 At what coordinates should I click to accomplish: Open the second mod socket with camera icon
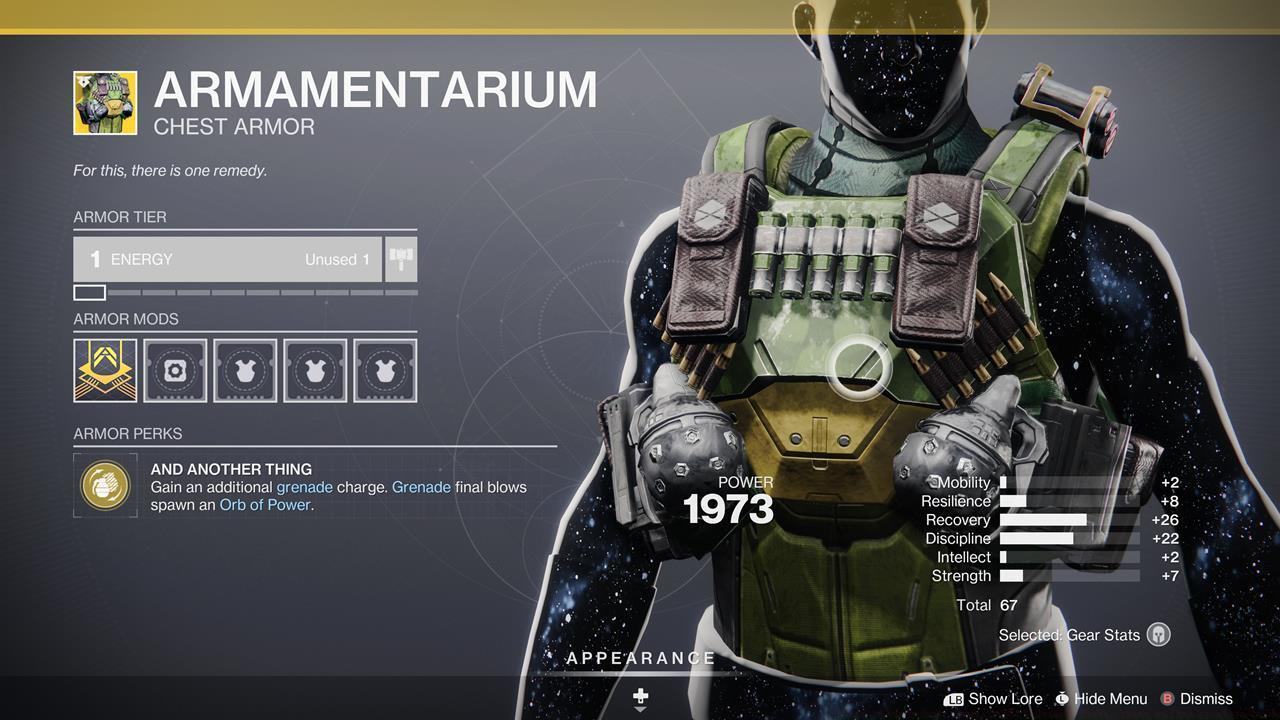click(x=175, y=370)
